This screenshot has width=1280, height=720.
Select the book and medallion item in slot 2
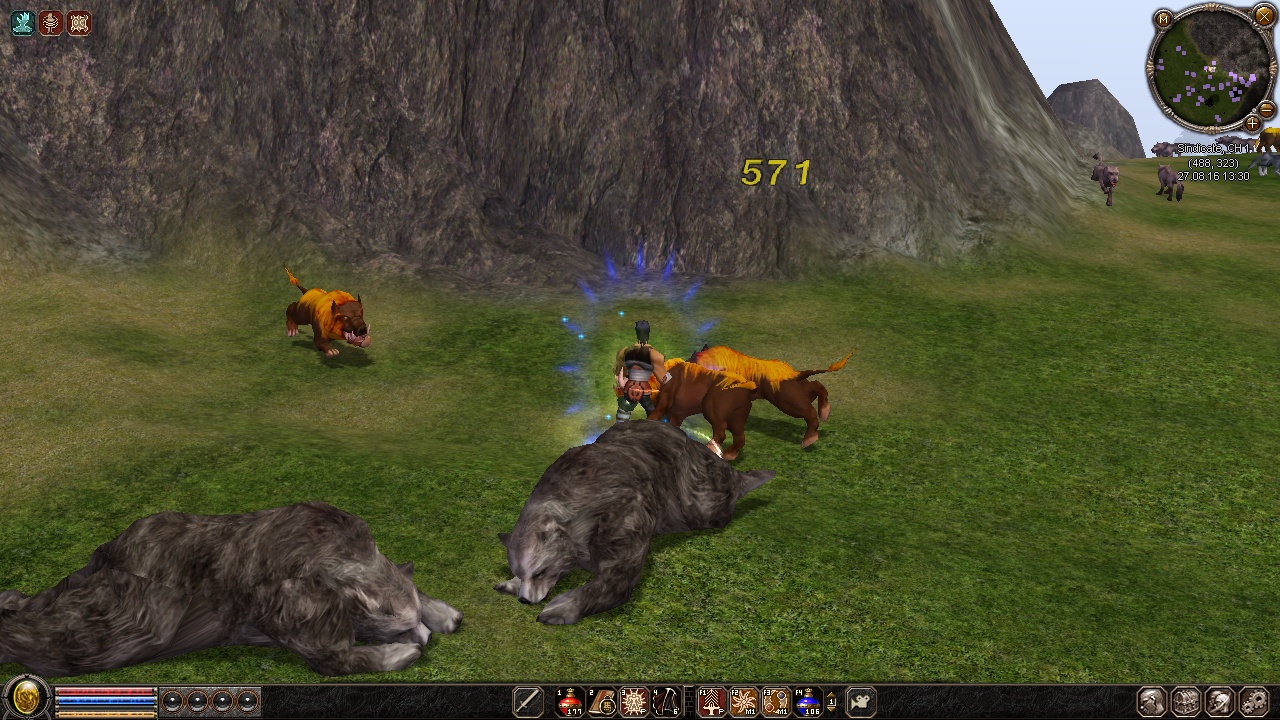click(602, 702)
